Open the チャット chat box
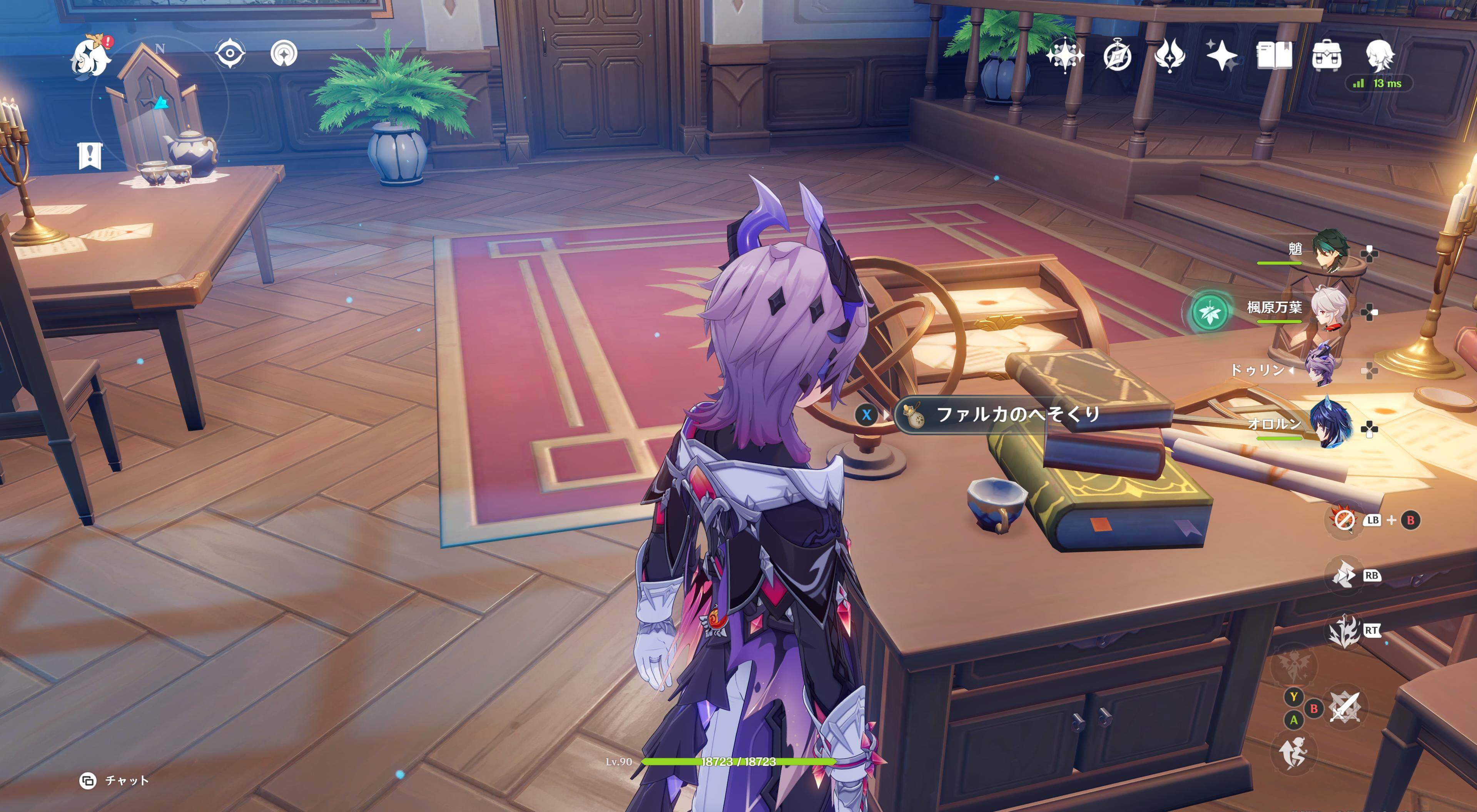 coord(115,780)
